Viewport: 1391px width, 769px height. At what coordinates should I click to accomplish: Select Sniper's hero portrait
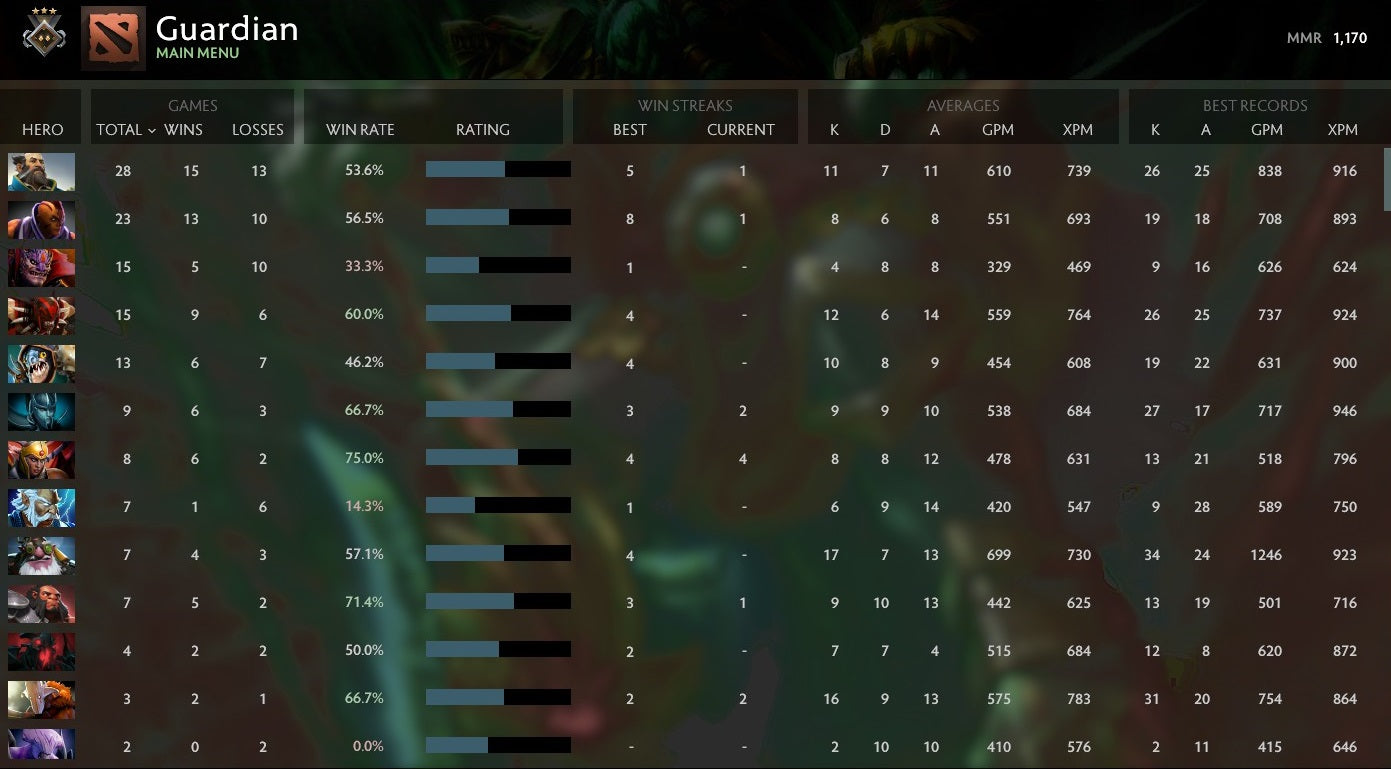pos(41,554)
